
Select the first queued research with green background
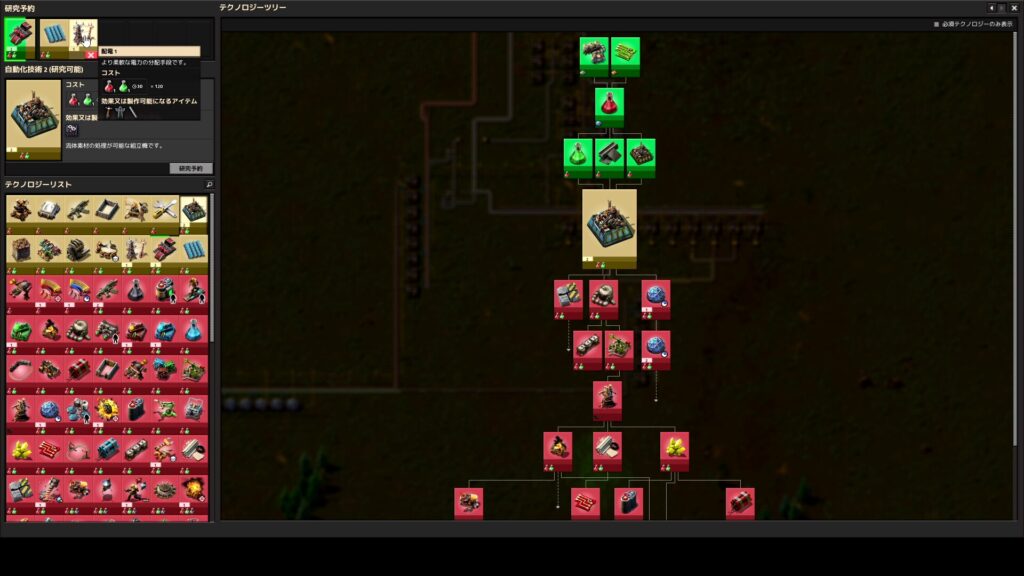(x=20, y=39)
